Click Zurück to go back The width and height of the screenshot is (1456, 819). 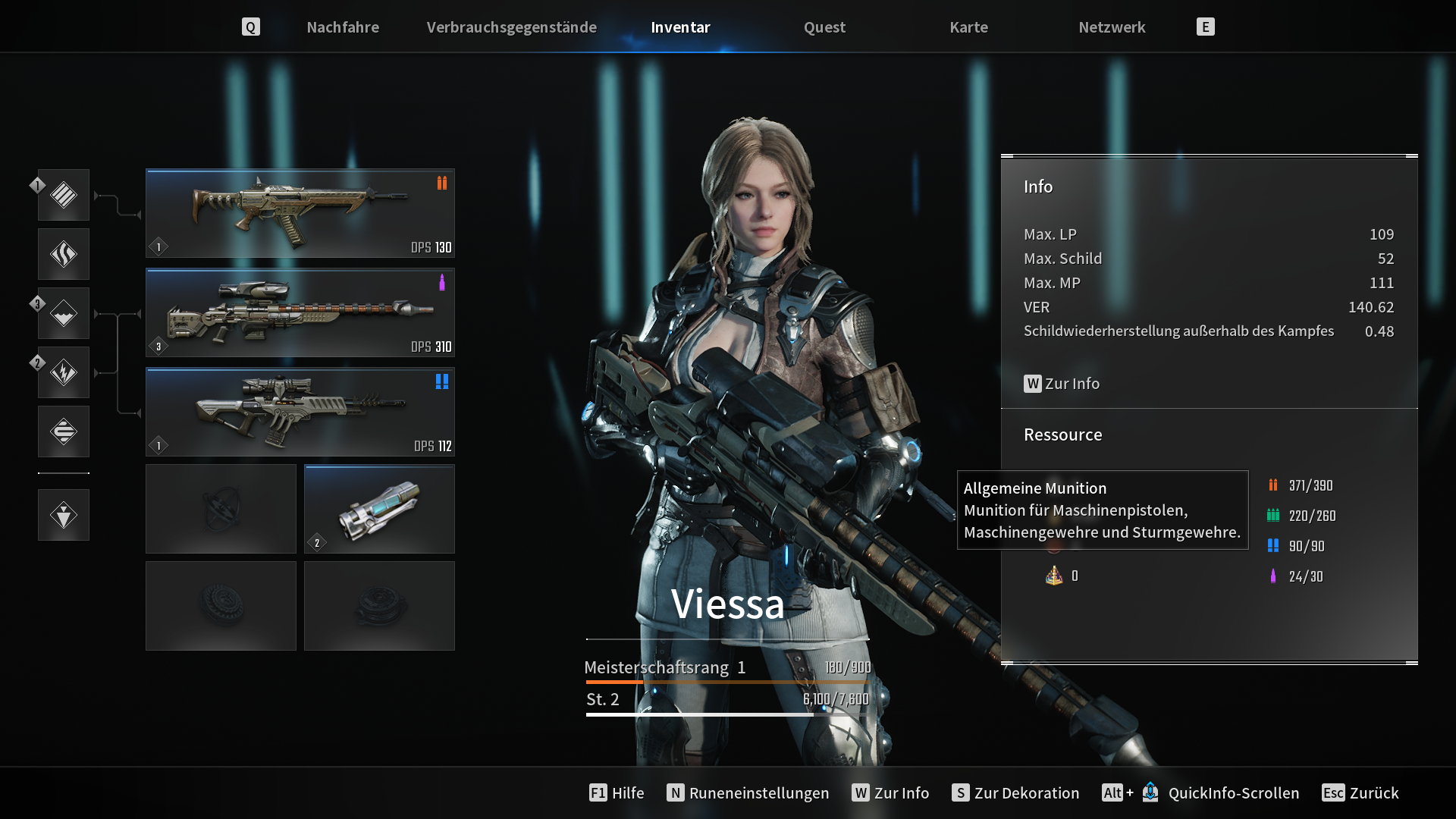click(x=1360, y=792)
